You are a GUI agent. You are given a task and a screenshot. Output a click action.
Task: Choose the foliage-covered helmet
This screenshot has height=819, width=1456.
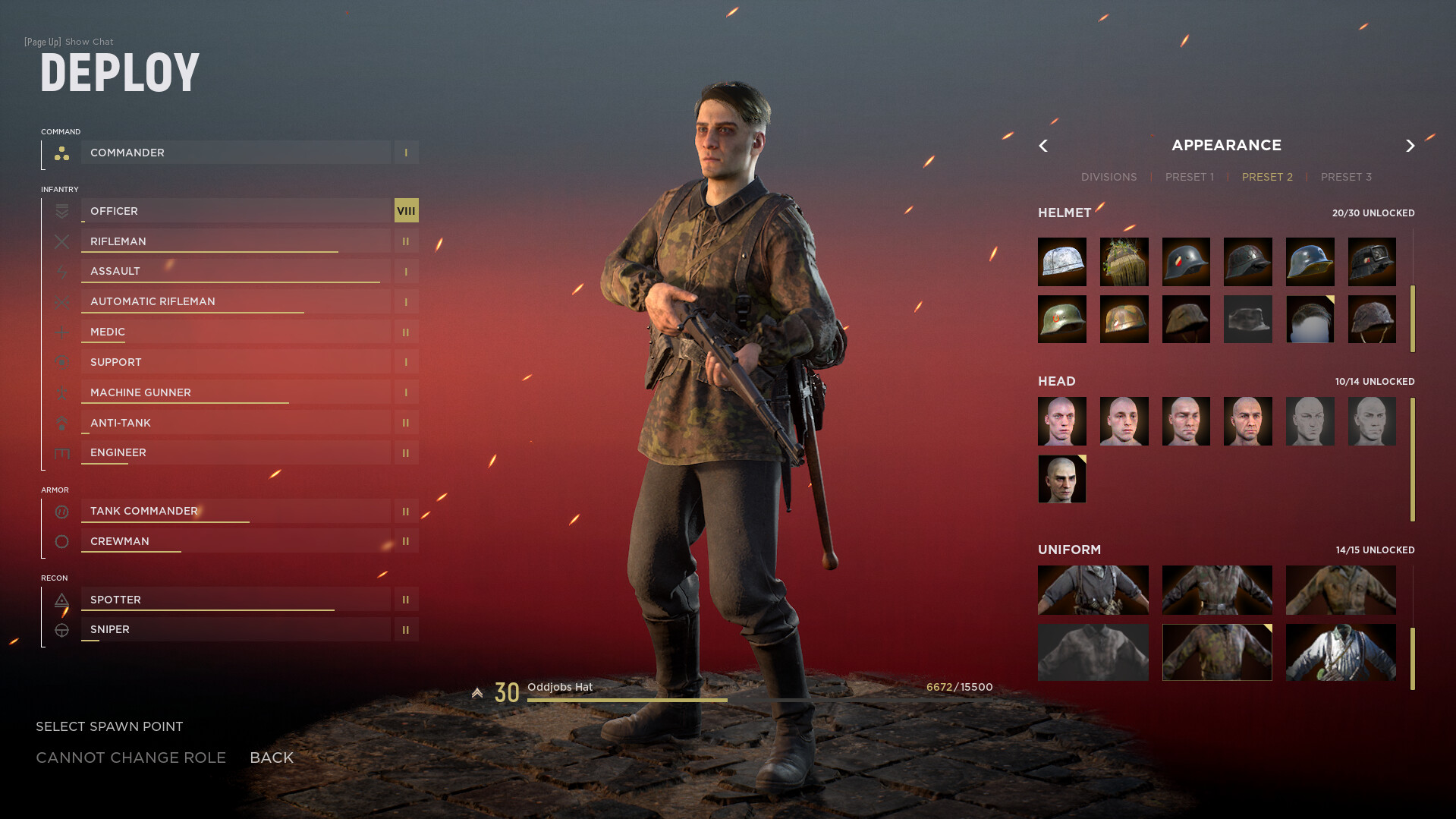coord(1124,262)
